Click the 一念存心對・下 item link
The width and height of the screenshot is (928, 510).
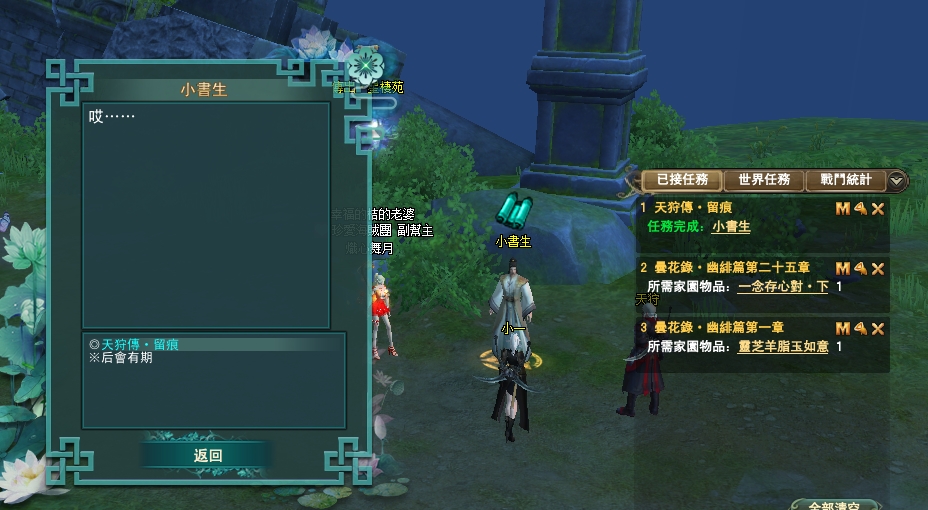[783, 287]
